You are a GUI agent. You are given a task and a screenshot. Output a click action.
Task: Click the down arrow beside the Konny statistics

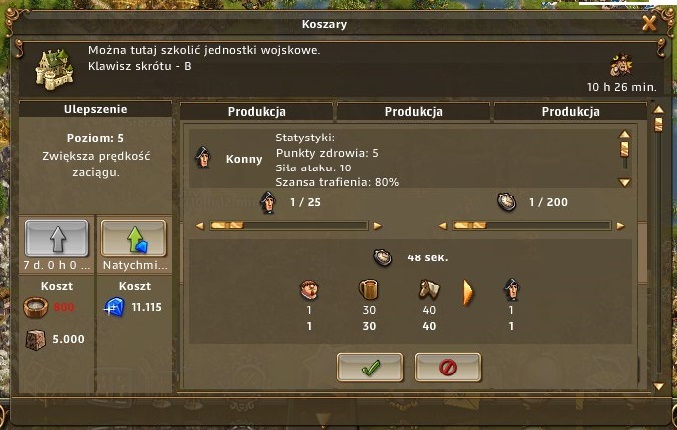click(x=624, y=182)
